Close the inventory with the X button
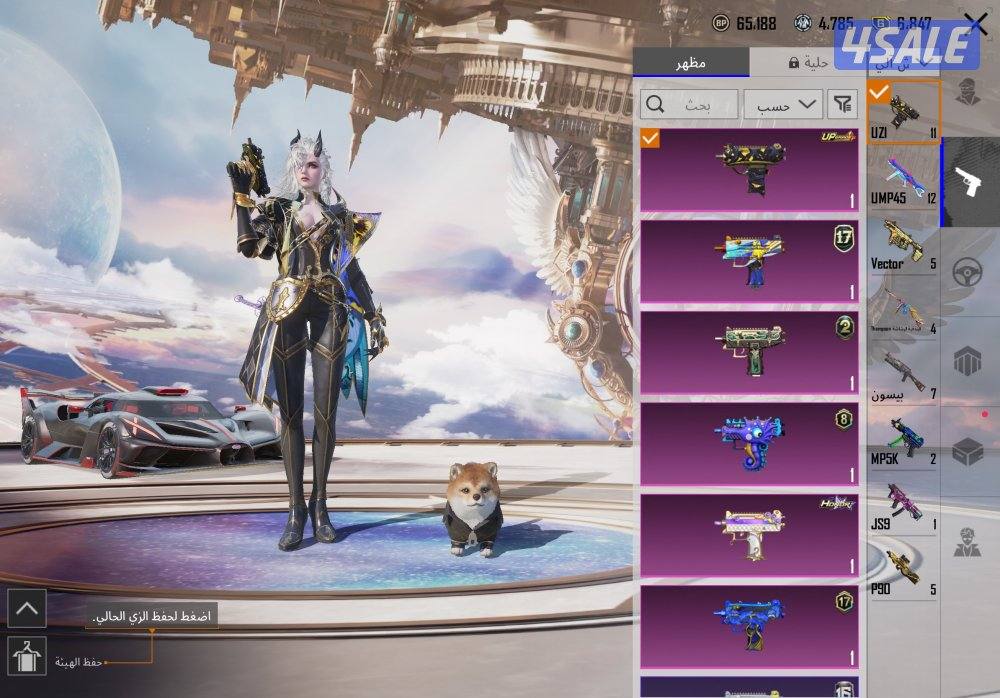The image size is (1000, 698). [975, 24]
